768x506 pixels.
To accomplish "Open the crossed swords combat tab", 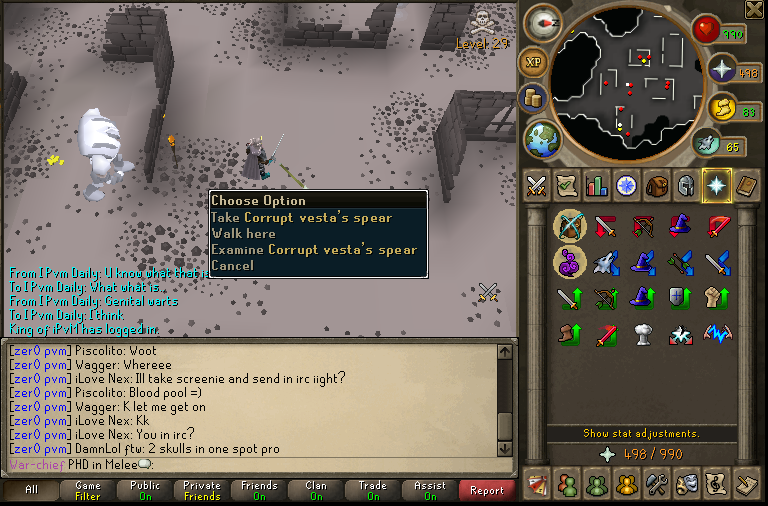I will (x=538, y=186).
